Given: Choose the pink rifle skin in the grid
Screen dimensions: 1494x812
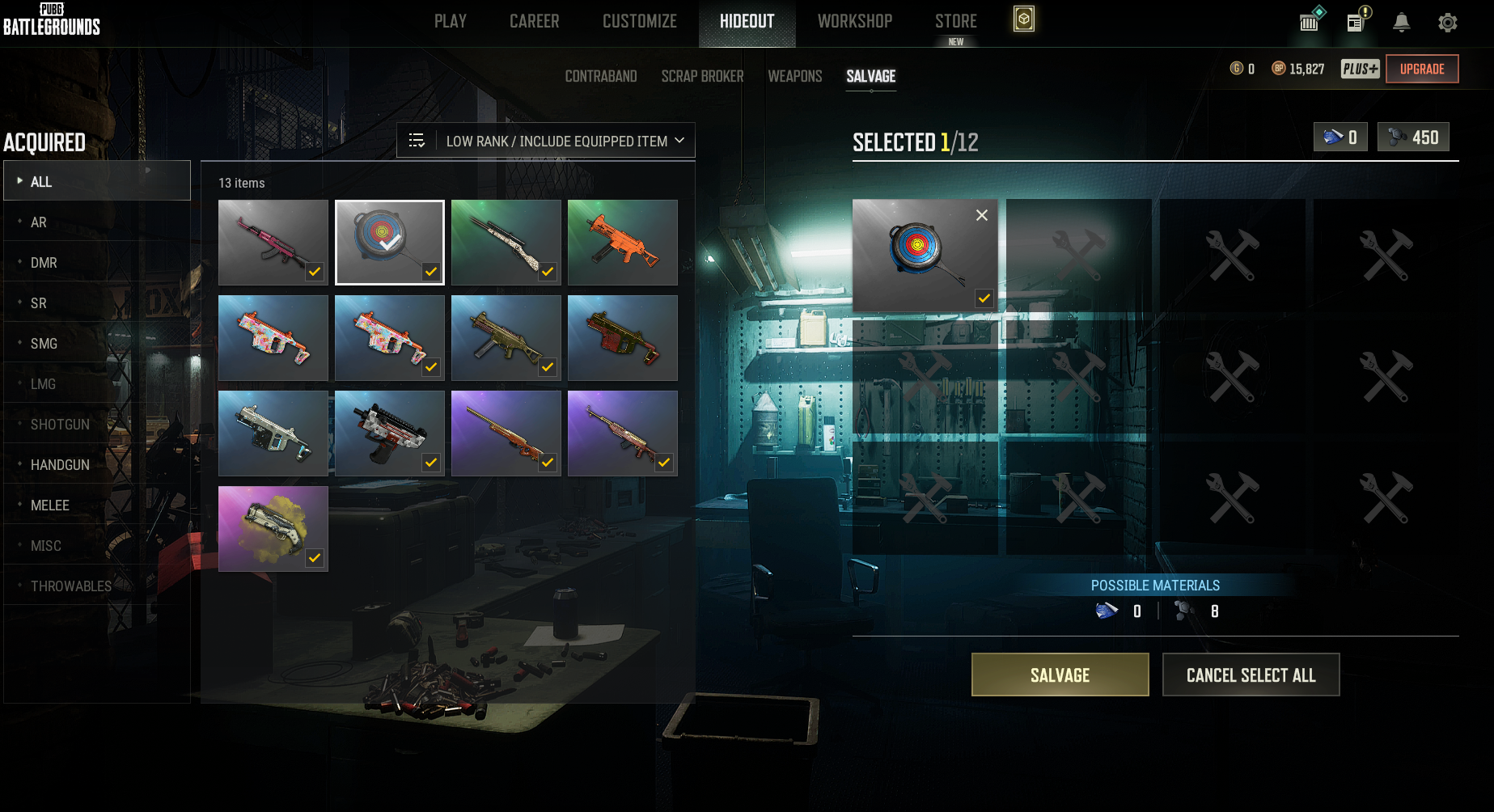Looking at the screenshot, I should click(x=273, y=242).
